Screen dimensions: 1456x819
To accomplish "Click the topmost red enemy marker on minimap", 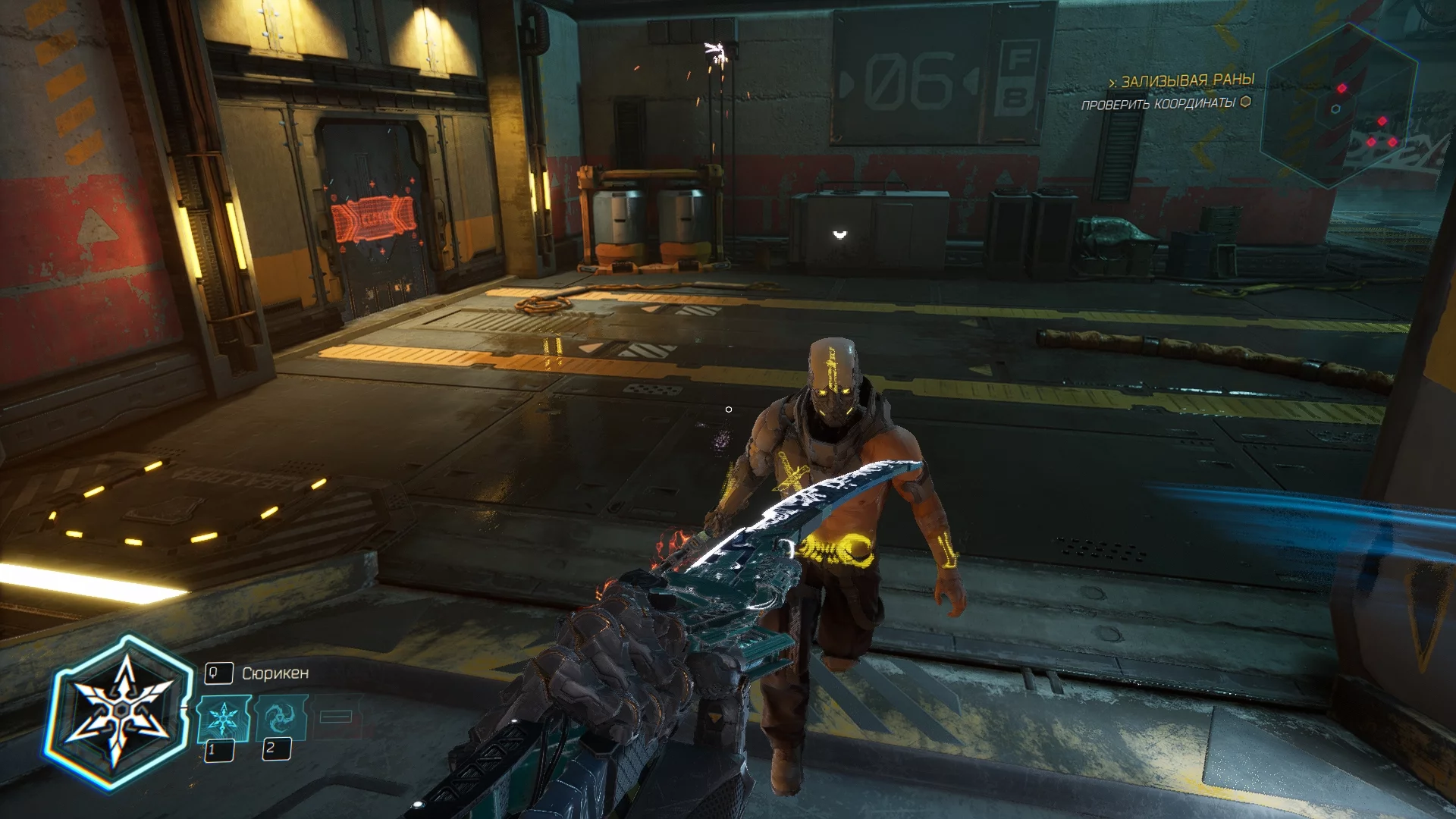I will tap(1341, 89).
